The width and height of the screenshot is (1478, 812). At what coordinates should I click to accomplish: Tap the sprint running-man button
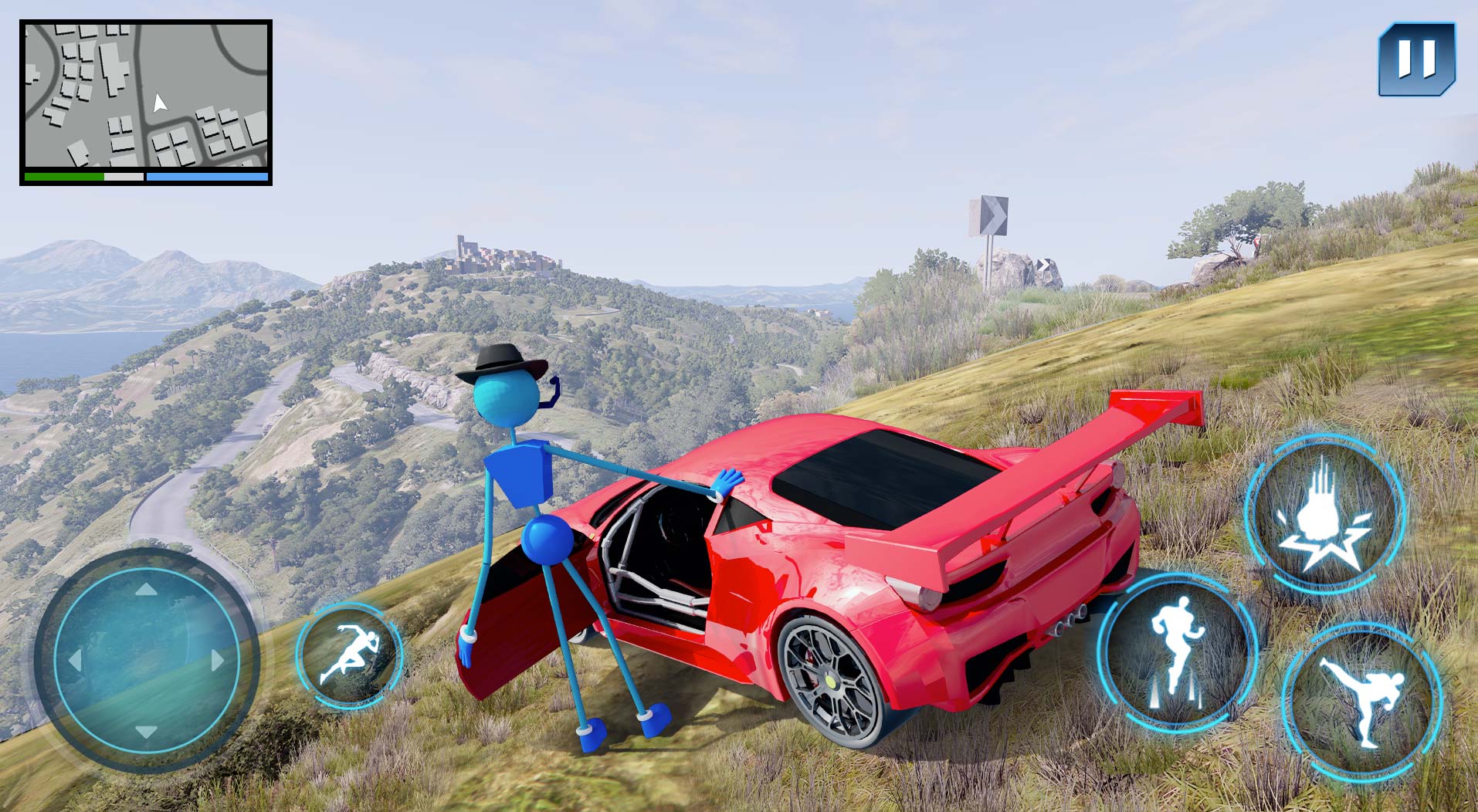pyautogui.click(x=350, y=655)
